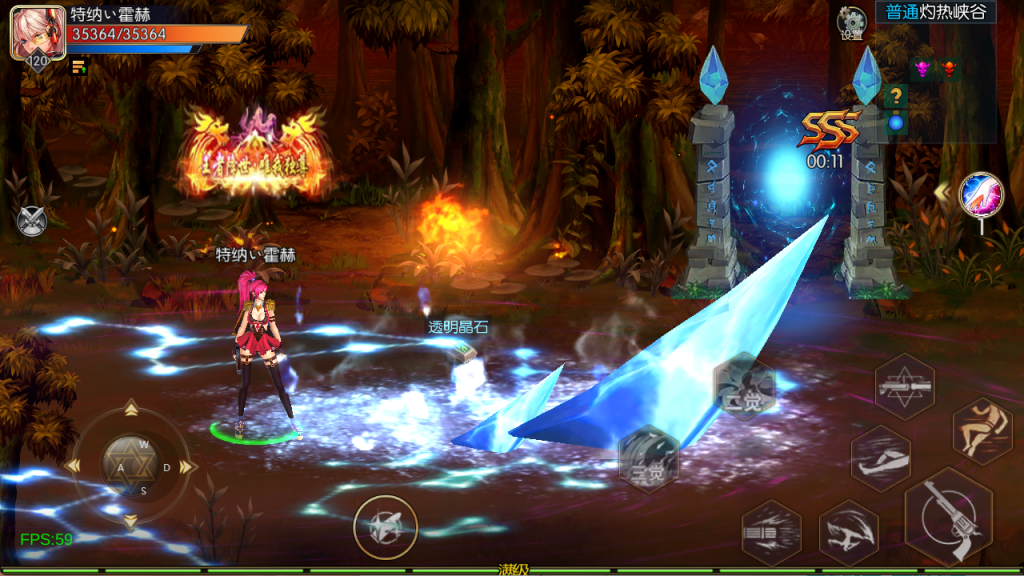Image resolution: width=1024 pixels, height=576 pixels.
Task: Select the question mark room on minimap
Action: tap(896, 97)
